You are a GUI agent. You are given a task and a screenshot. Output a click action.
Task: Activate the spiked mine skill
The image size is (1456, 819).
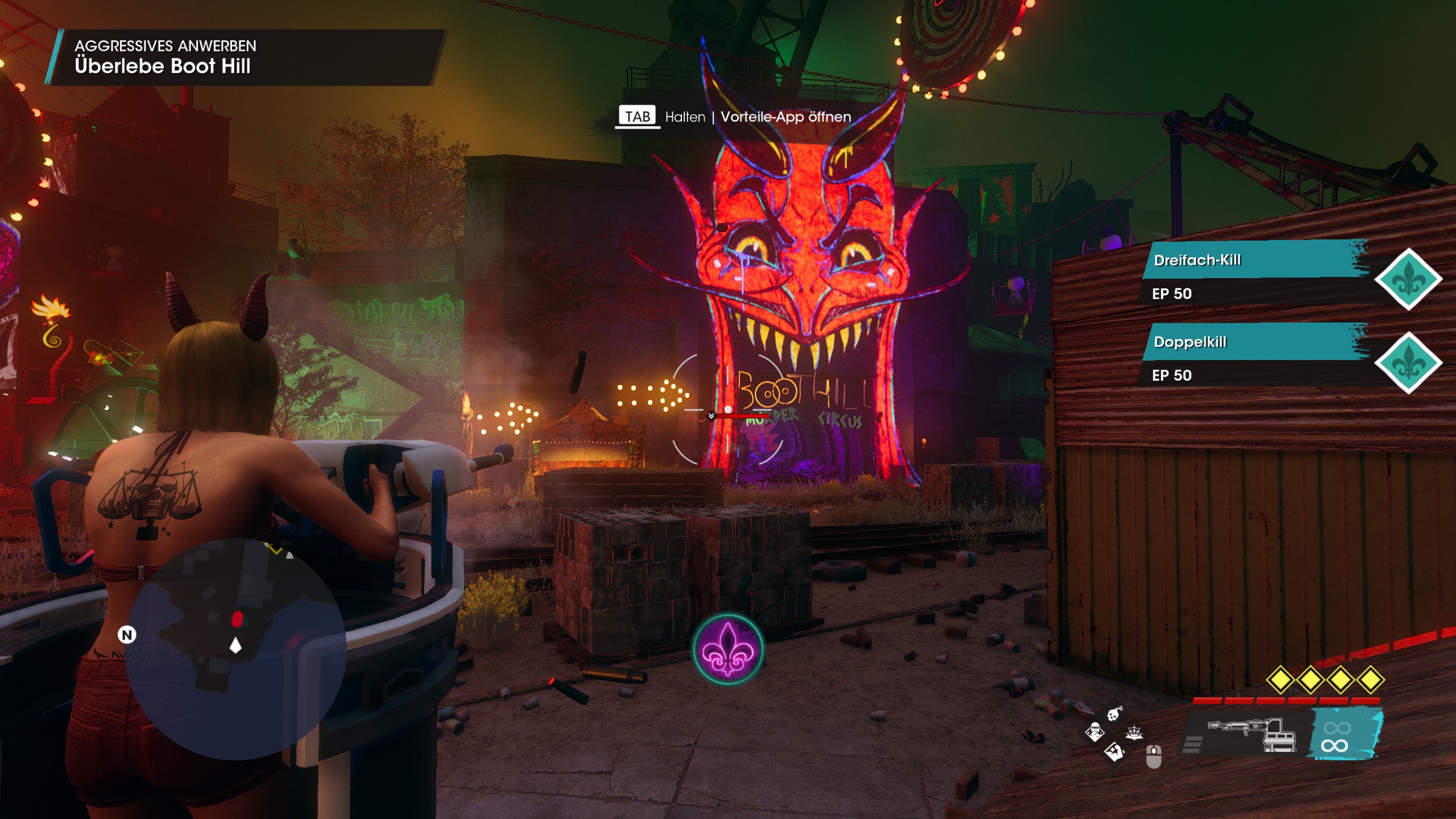tap(1134, 733)
